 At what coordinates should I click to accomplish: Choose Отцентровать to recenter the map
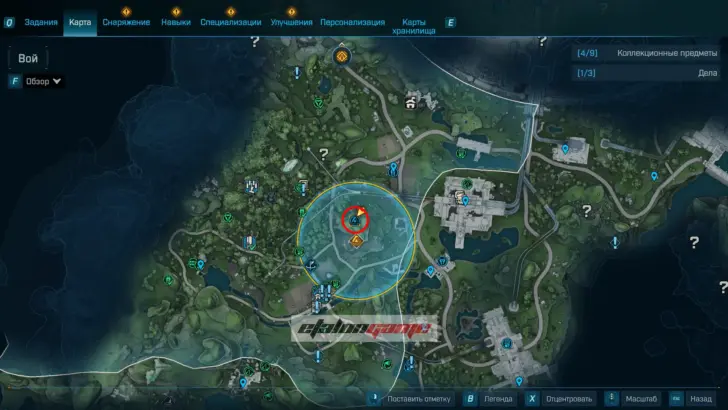click(x=567, y=398)
